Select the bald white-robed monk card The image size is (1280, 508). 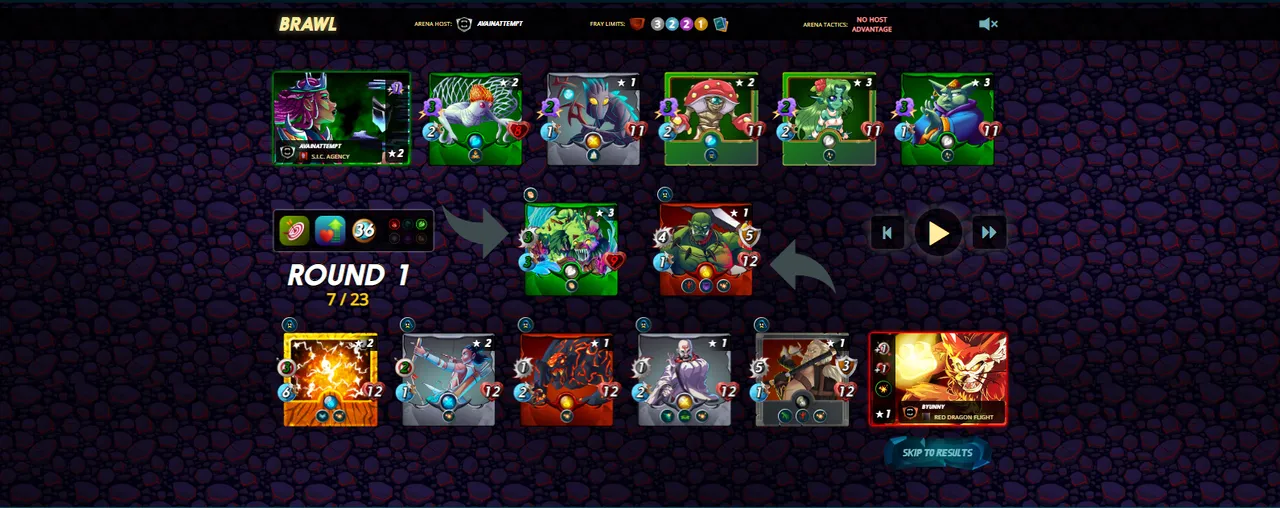point(685,380)
